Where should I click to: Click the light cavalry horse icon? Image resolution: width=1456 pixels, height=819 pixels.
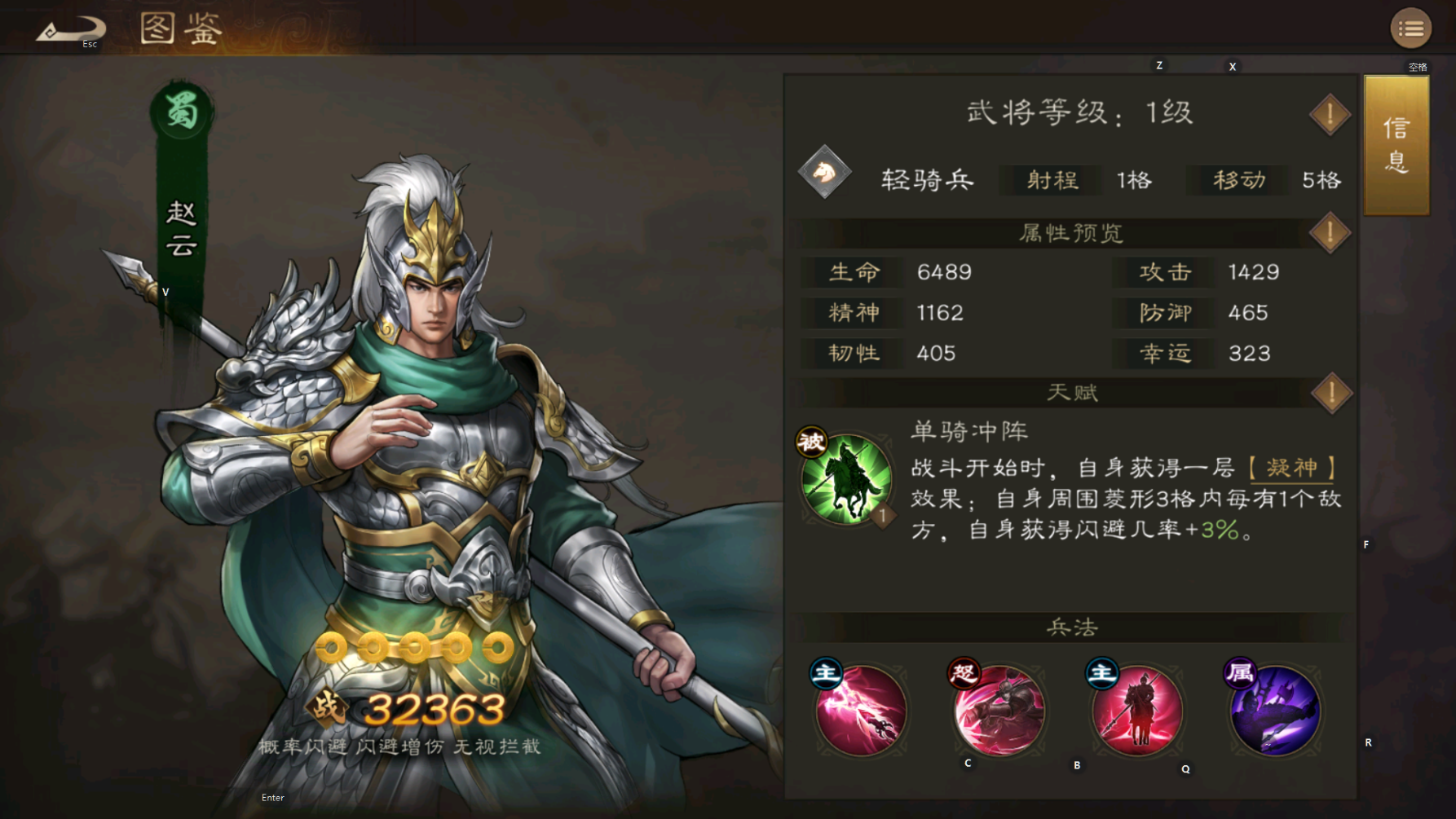coord(826,174)
